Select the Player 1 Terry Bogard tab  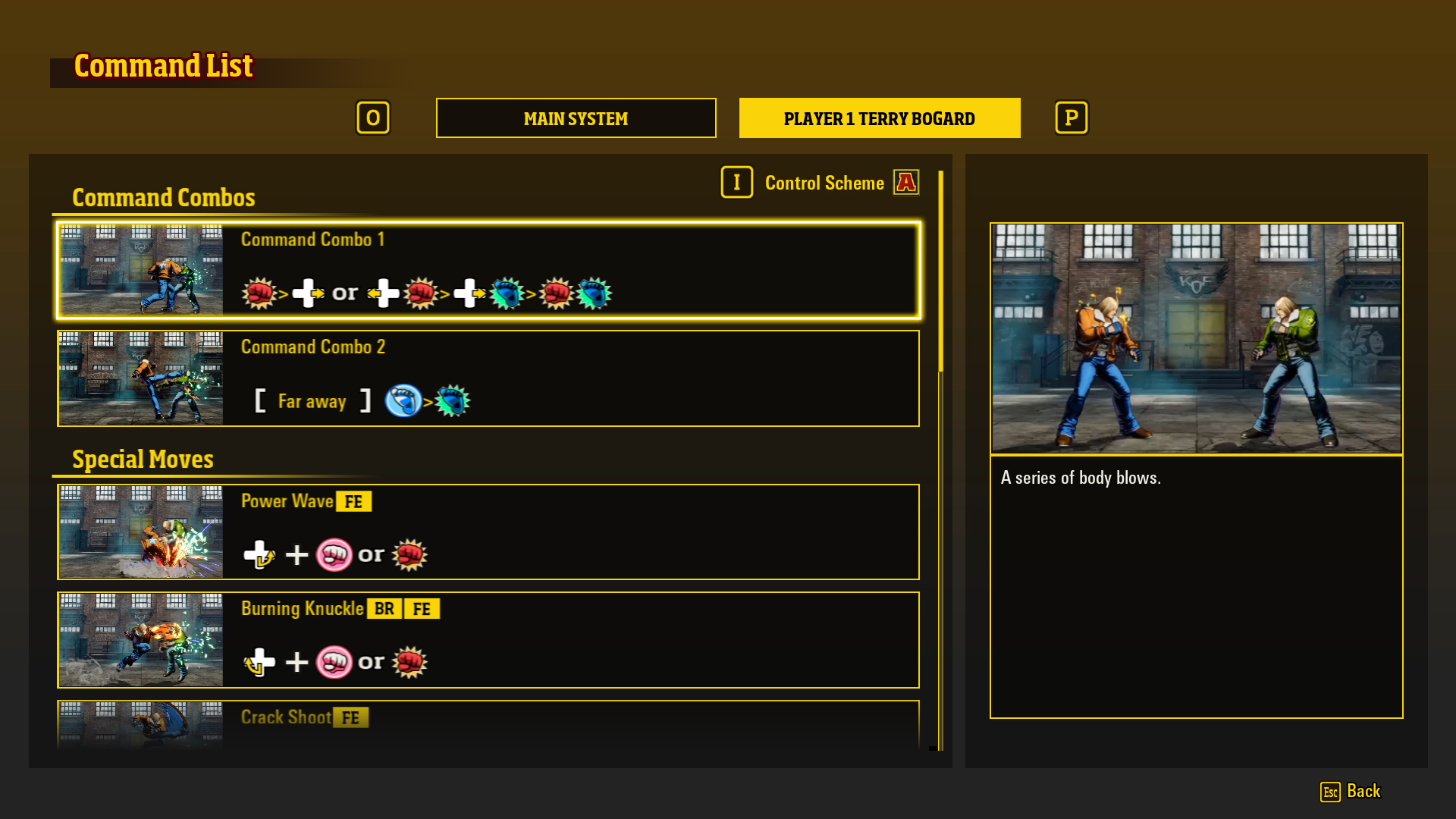879,118
